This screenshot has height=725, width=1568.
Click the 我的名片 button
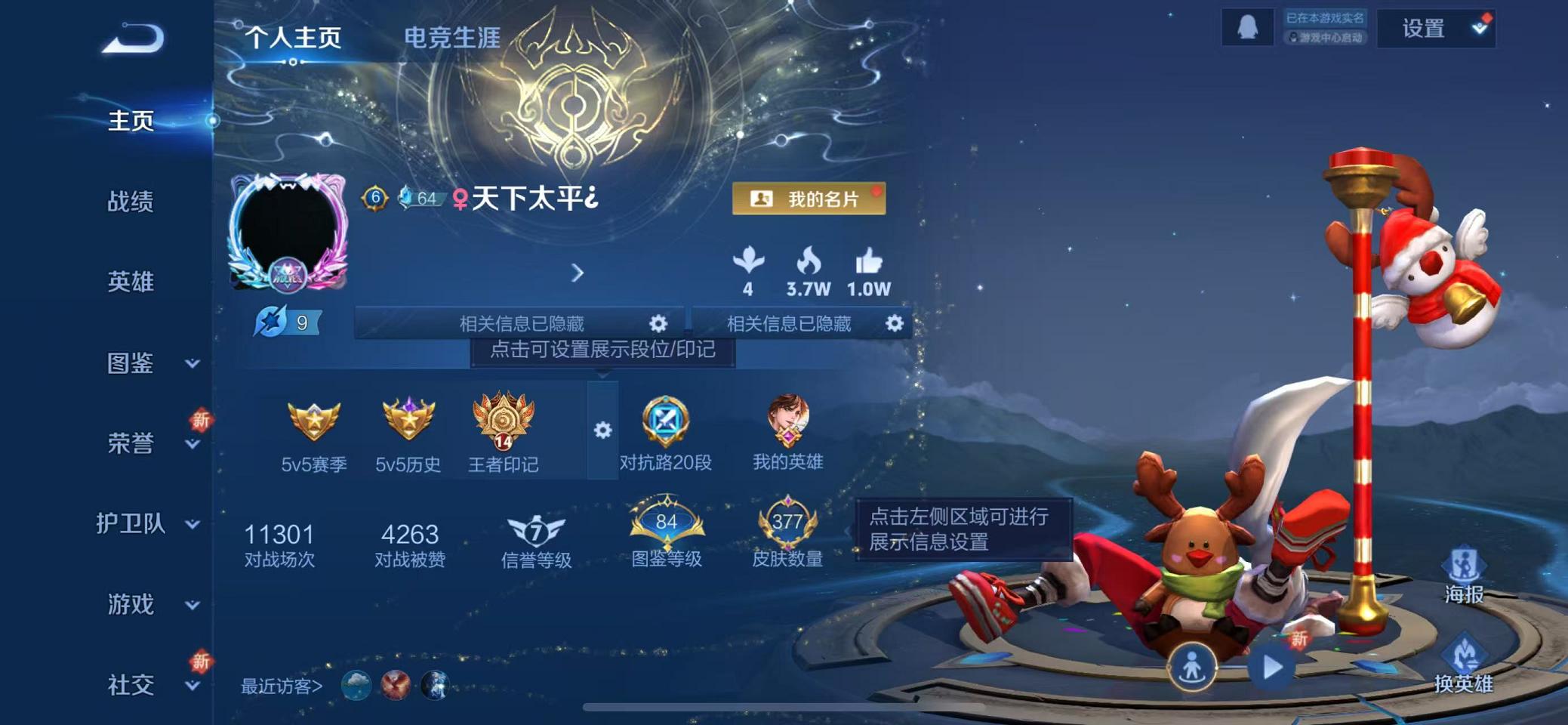pos(810,199)
